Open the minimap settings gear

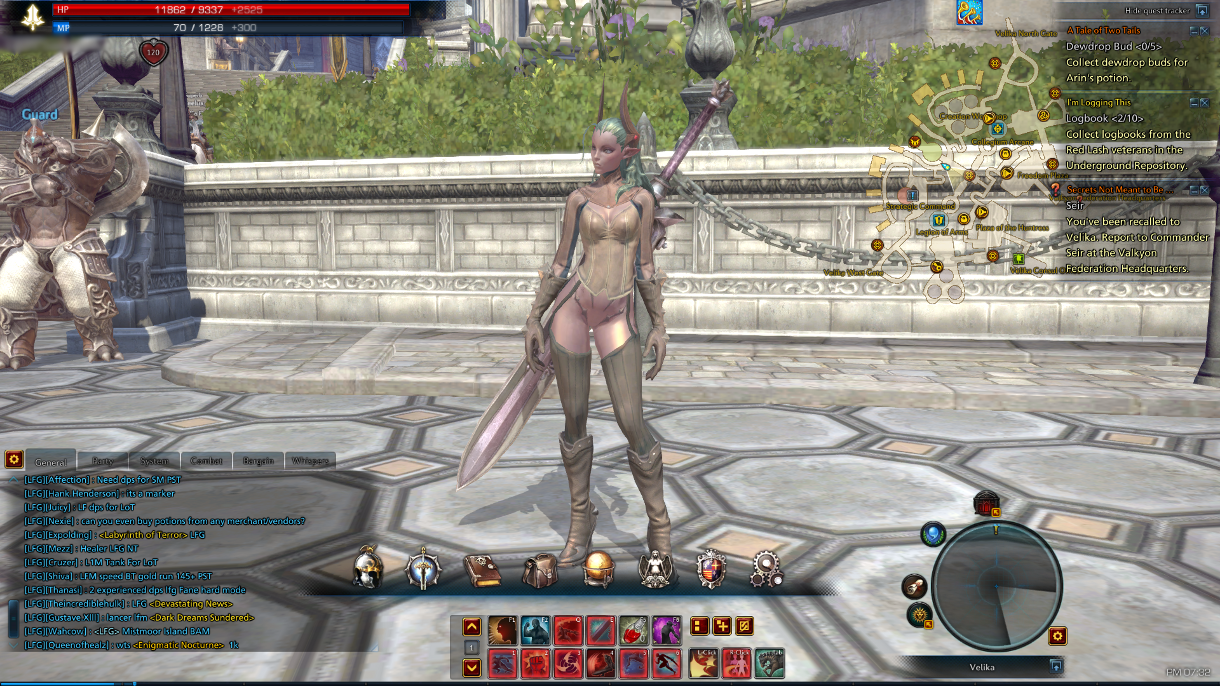1057,635
